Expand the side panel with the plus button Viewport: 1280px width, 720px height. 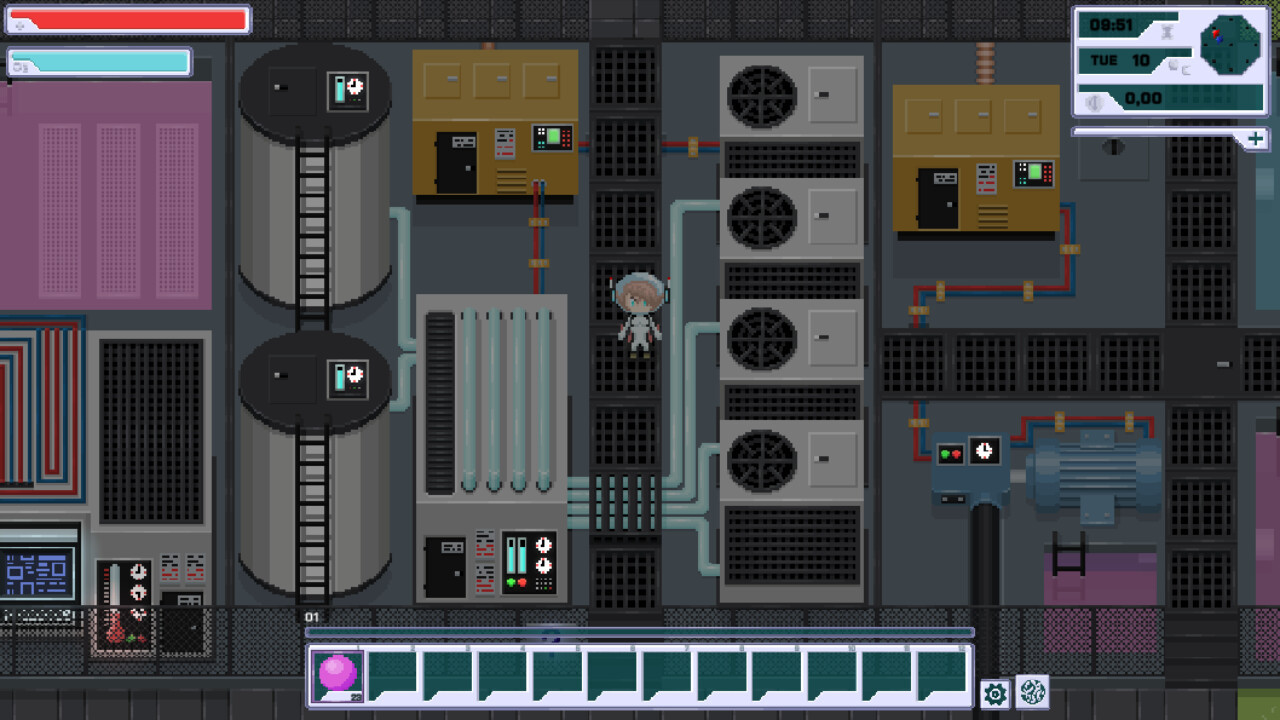[1256, 139]
